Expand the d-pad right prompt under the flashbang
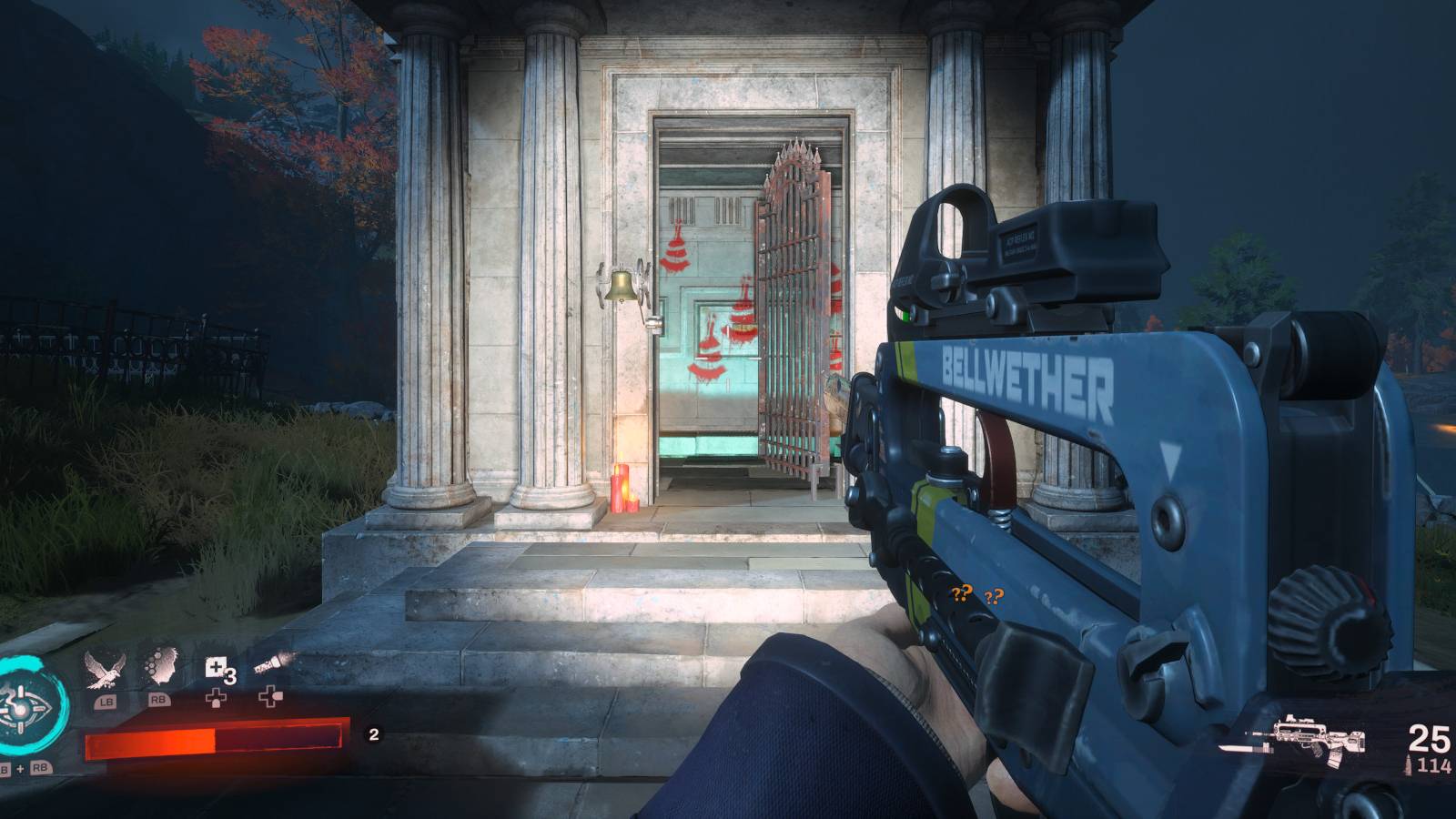1456x819 pixels. (270, 696)
